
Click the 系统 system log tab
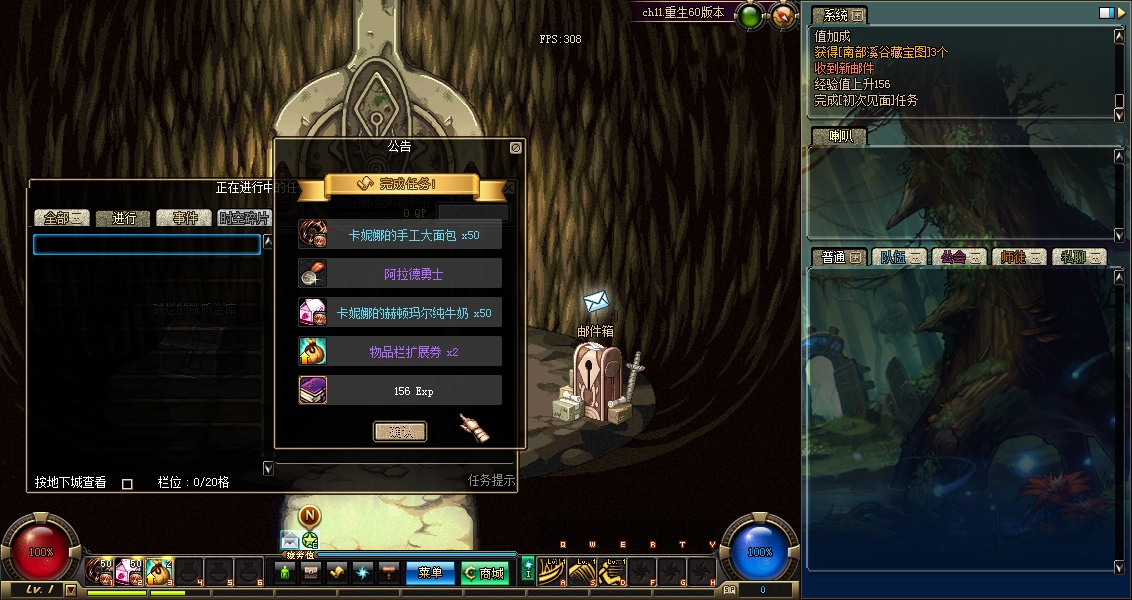point(838,15)
